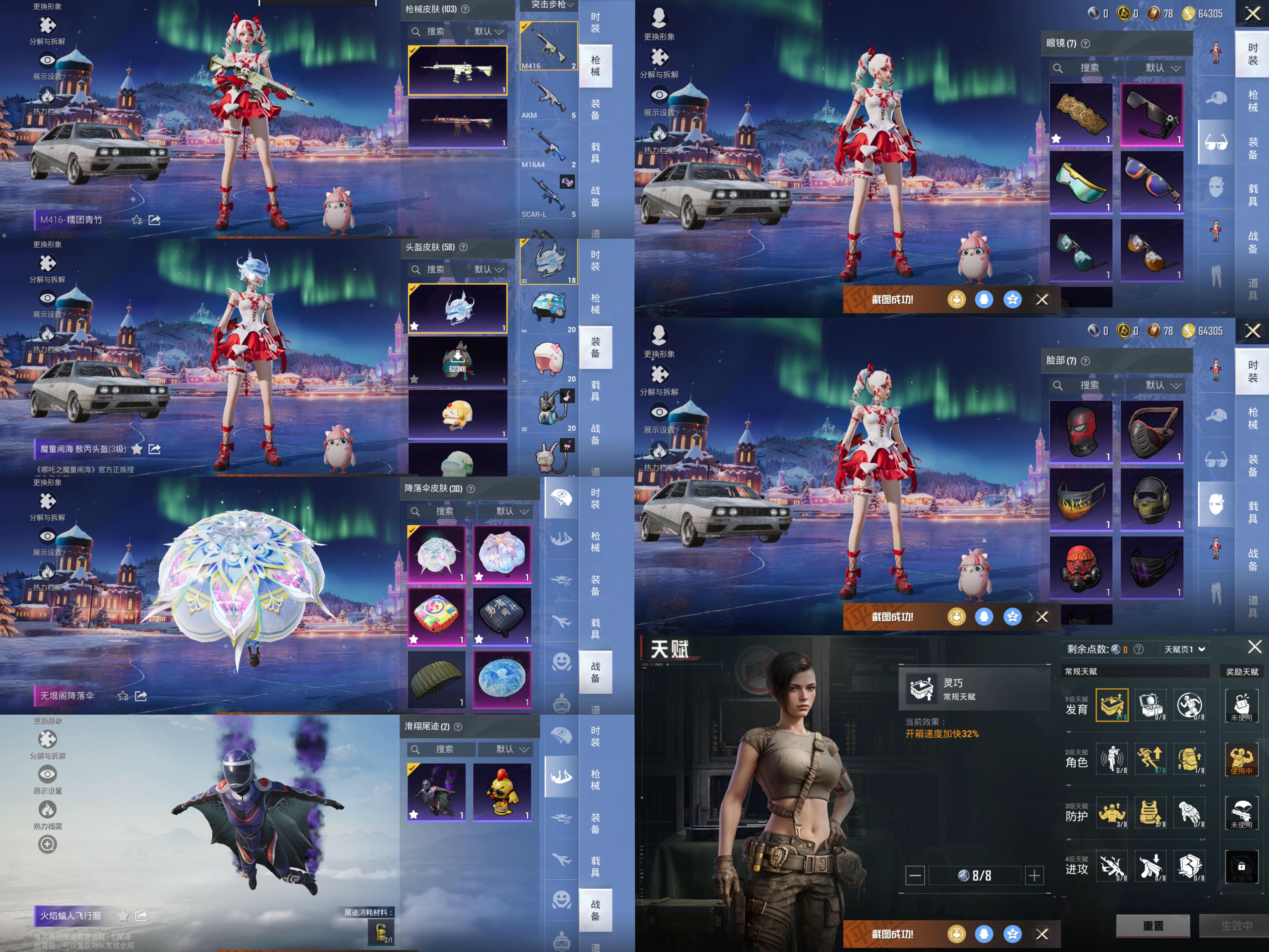Click the magnifier zoom icon beside the wingsuit

pos(48,844)
